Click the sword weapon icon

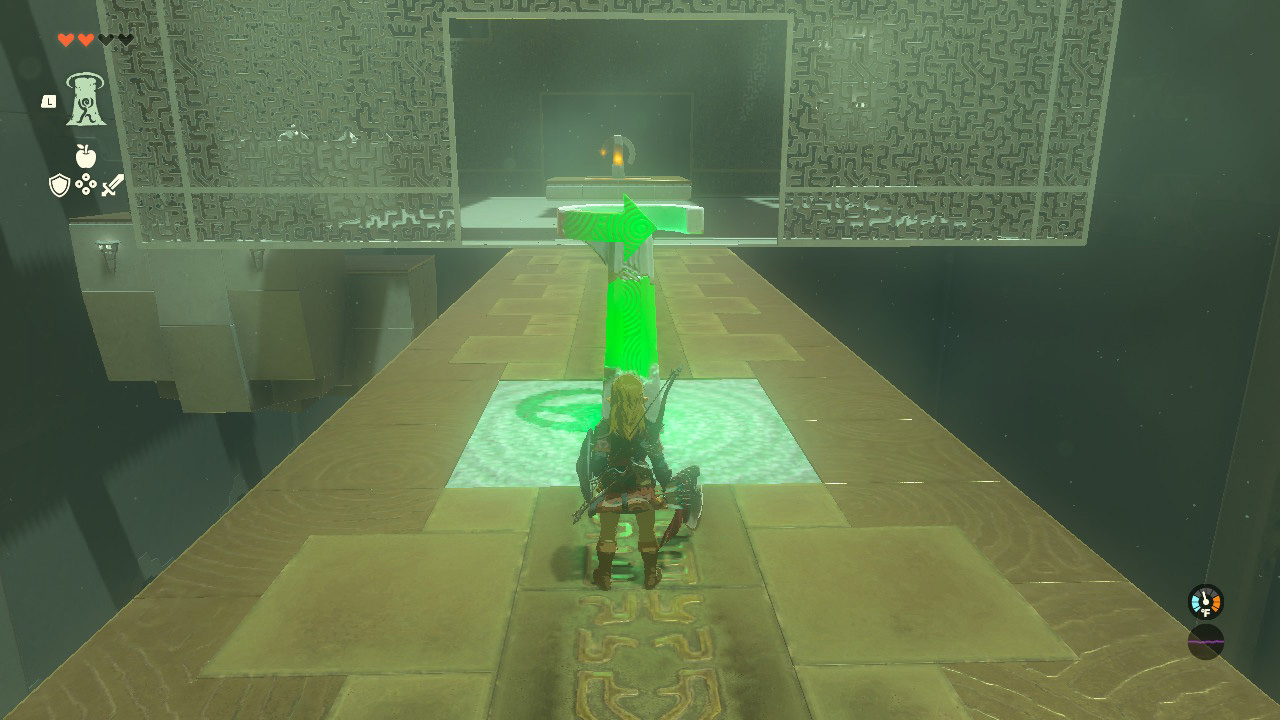pyautogui.click(x=113, y=184)
